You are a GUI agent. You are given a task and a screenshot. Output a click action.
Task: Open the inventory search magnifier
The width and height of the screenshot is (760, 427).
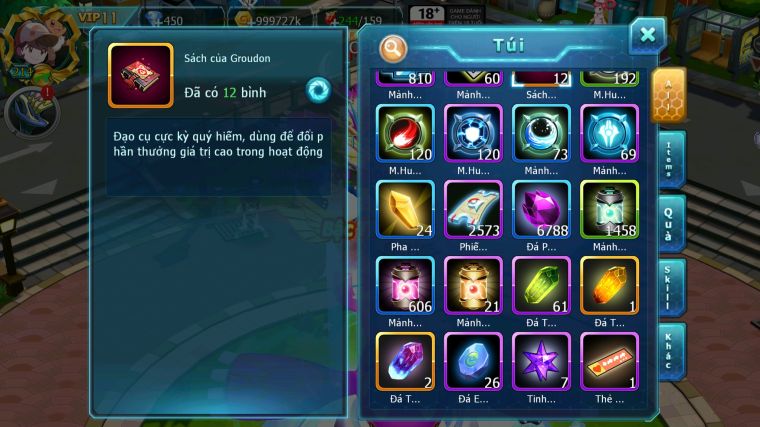click(x=394, y=48)
